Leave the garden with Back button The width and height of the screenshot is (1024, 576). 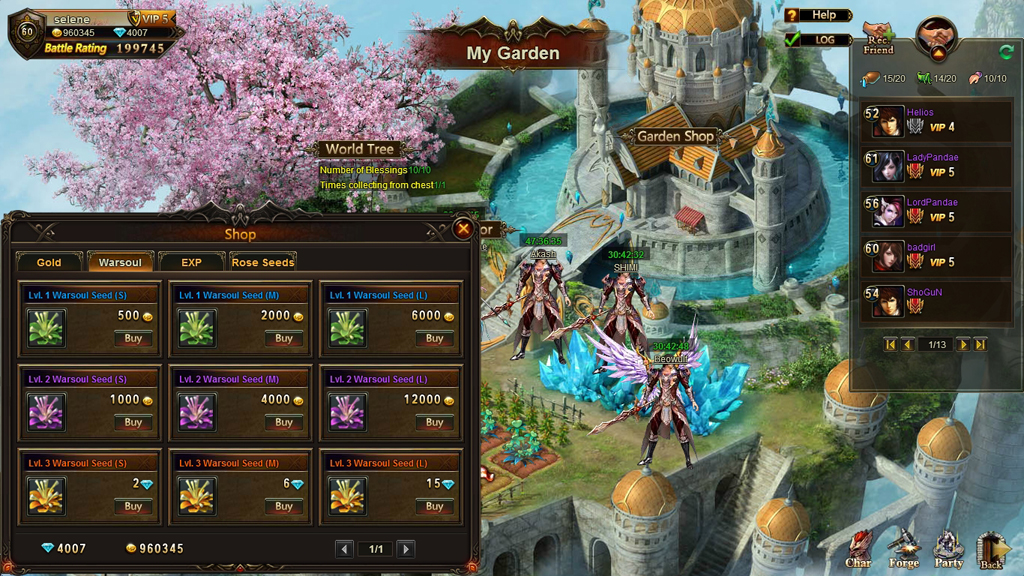(x=991, y=551)
